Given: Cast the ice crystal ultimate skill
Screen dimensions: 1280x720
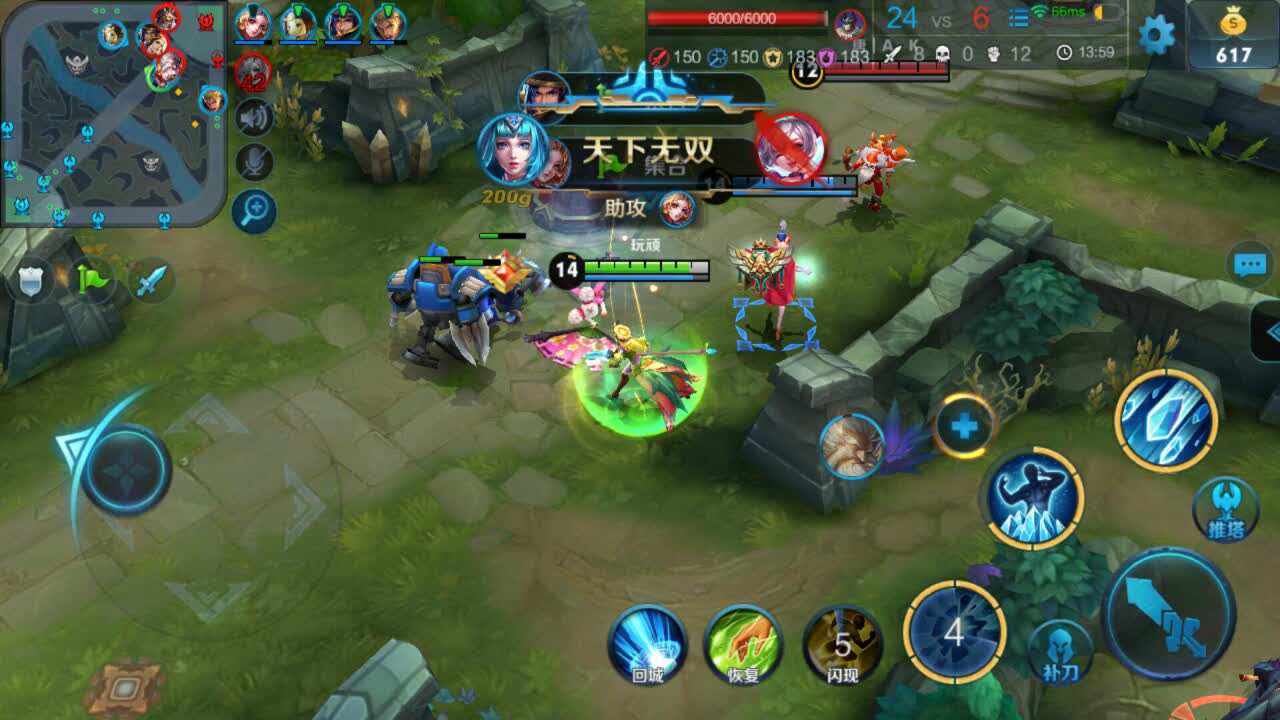Looking at the screenshot, I should coord(1165,420).
